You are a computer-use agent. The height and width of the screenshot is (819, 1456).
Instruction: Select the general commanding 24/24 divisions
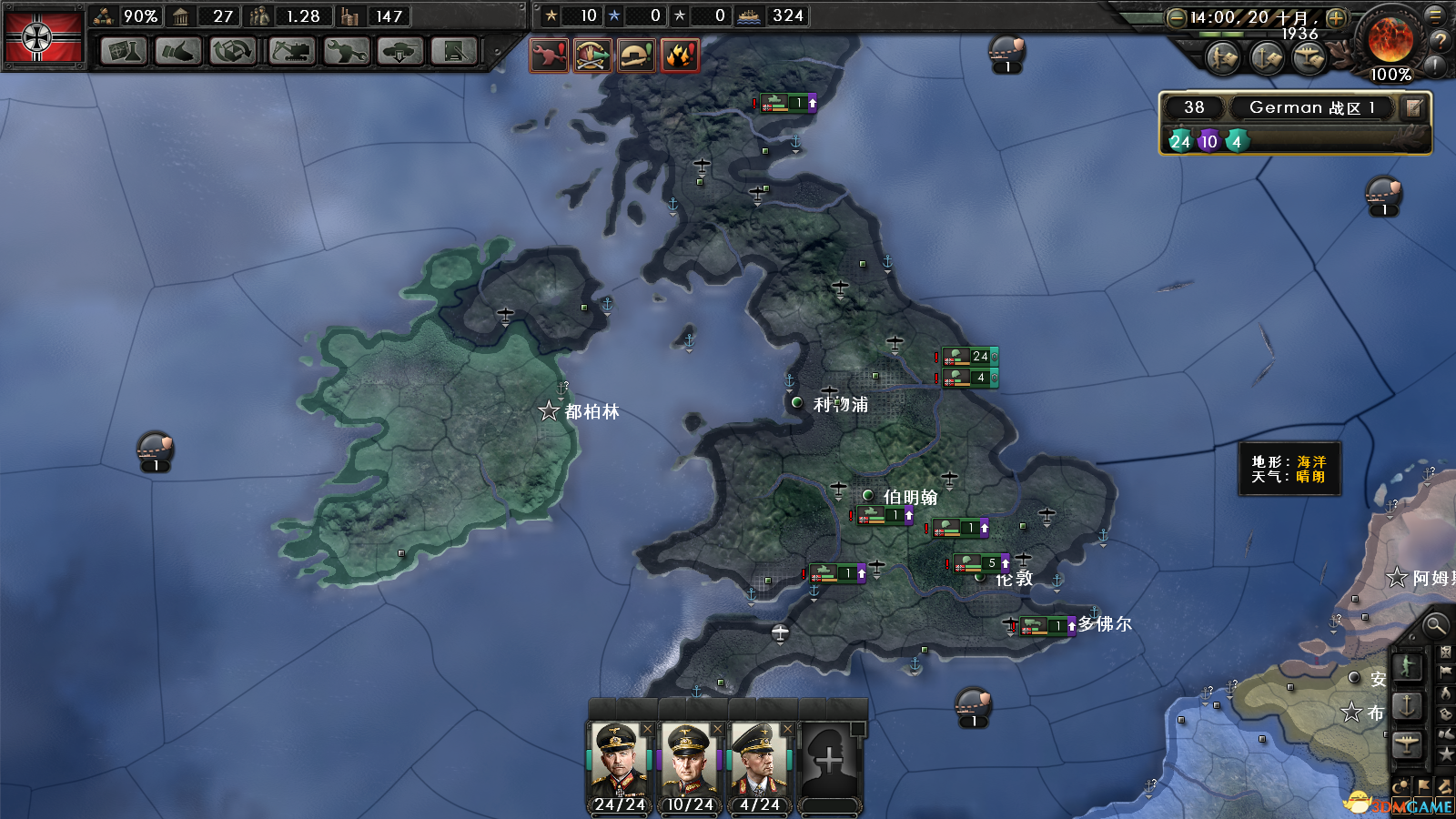pyautogui.click(x=620, y=761)
